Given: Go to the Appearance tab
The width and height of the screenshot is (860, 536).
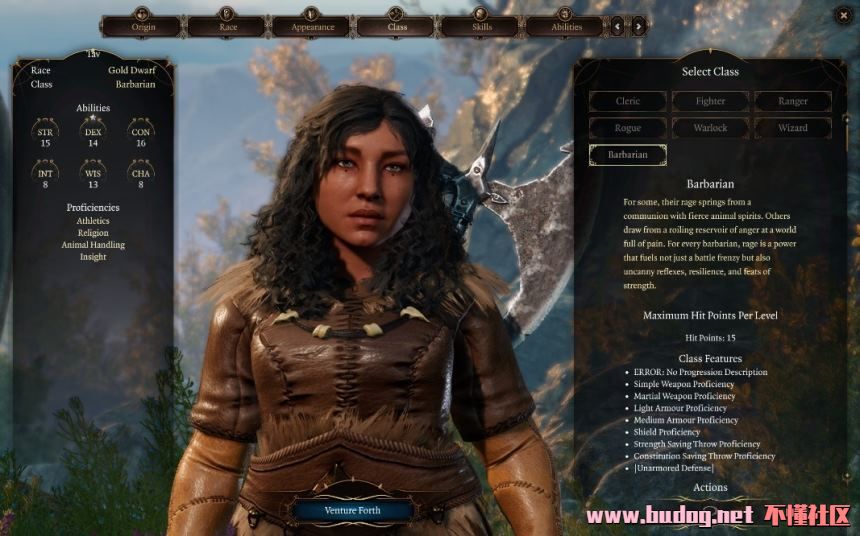Looking at the screenshot, I should click(x=312, y=26).
